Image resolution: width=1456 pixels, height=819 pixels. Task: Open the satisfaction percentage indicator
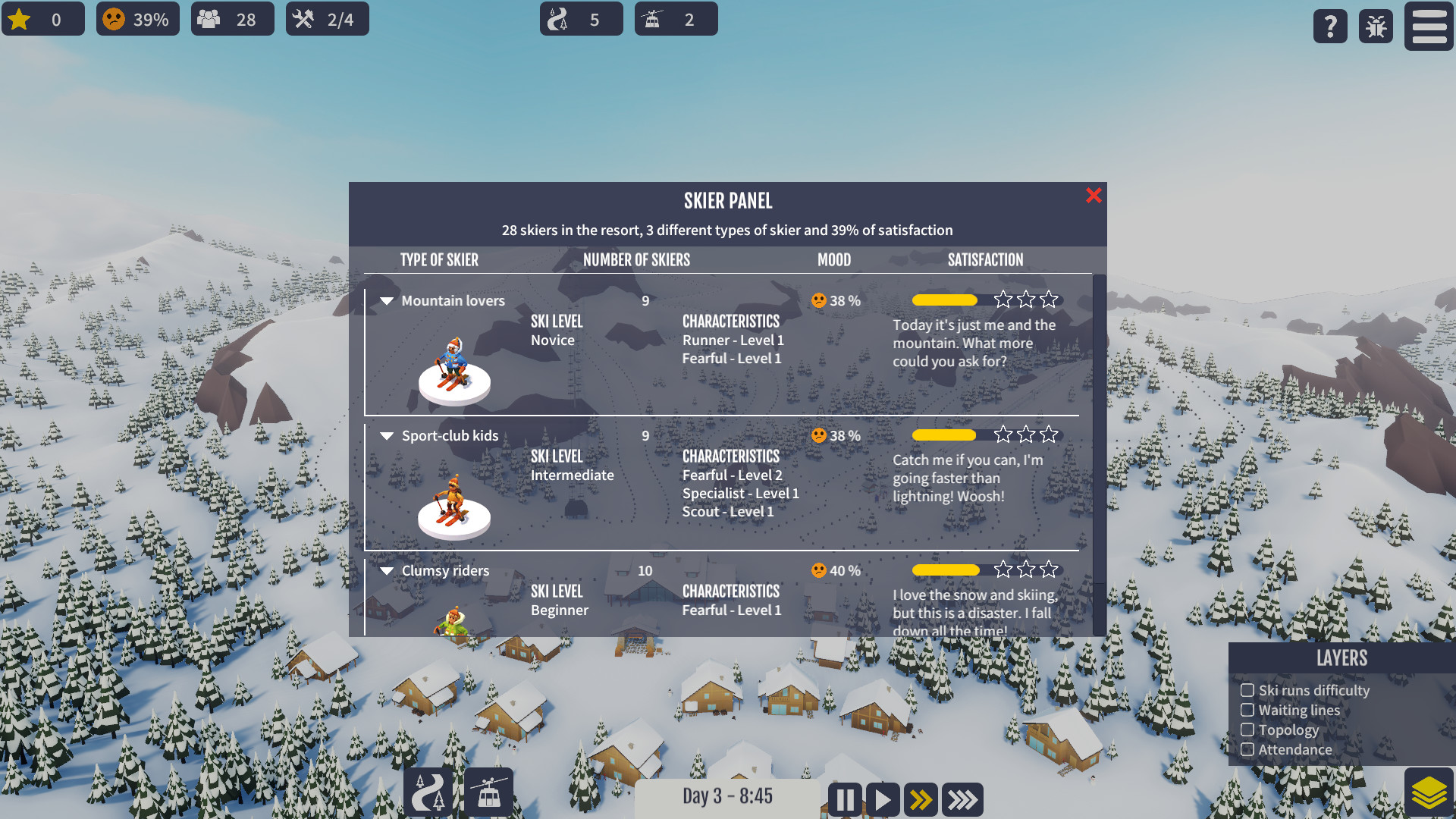pyautogui.click(x=136, y=18)
